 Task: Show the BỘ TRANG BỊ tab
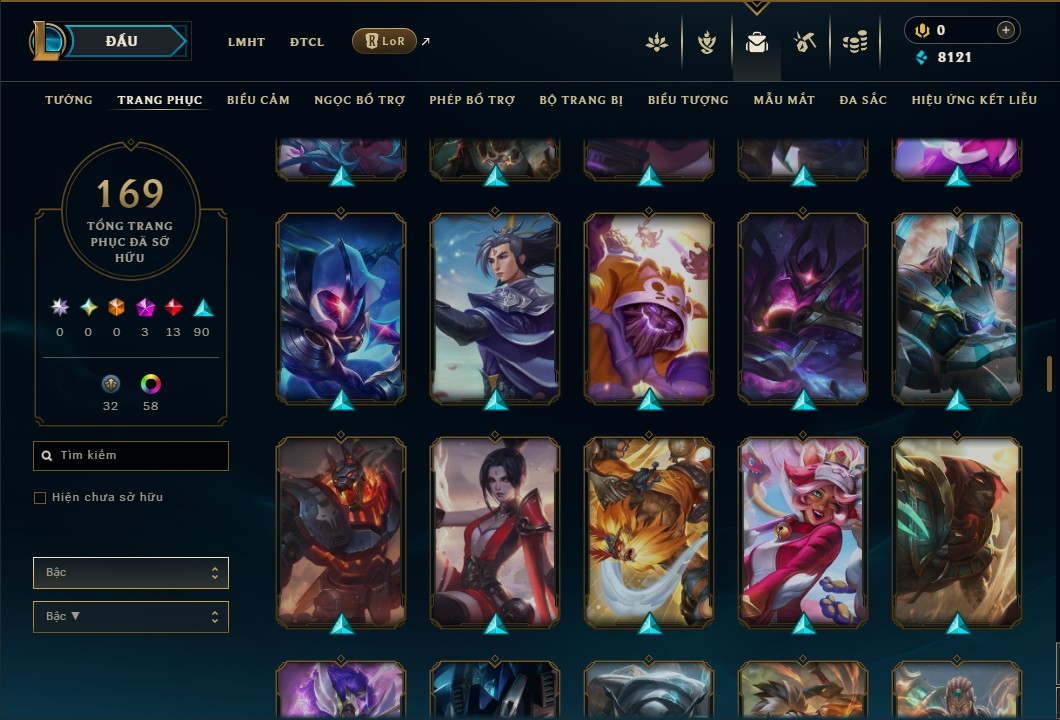tap(581, 100)
